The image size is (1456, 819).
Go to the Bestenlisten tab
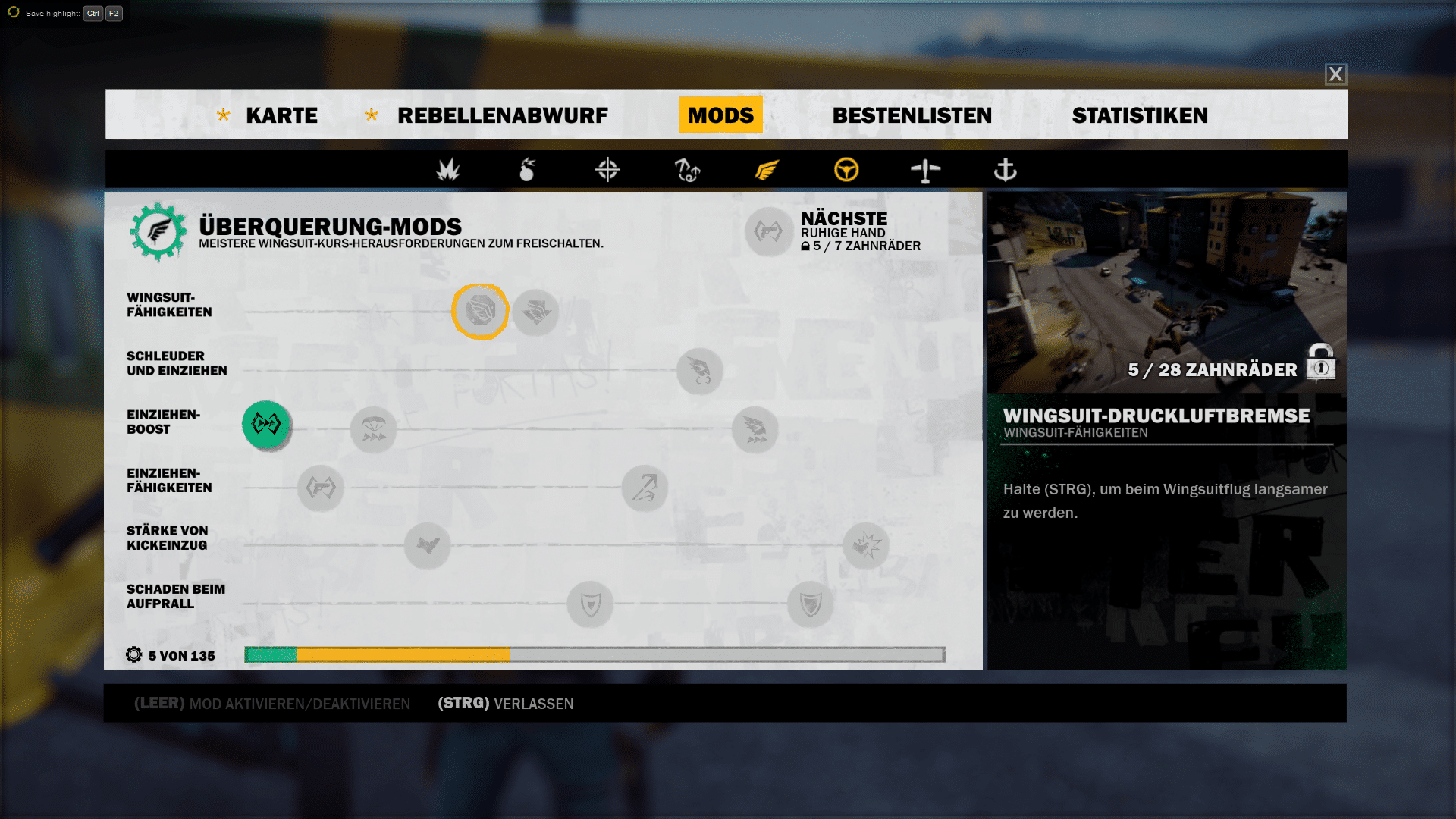tap(912, 115)
